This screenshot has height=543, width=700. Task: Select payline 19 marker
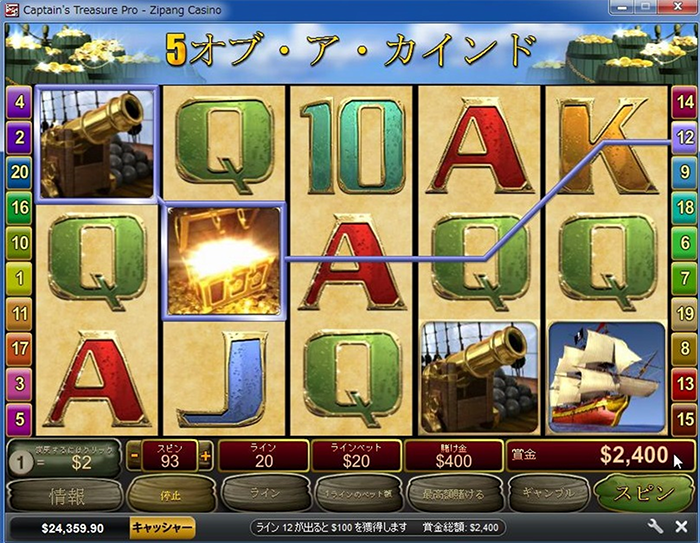[684, 313]
